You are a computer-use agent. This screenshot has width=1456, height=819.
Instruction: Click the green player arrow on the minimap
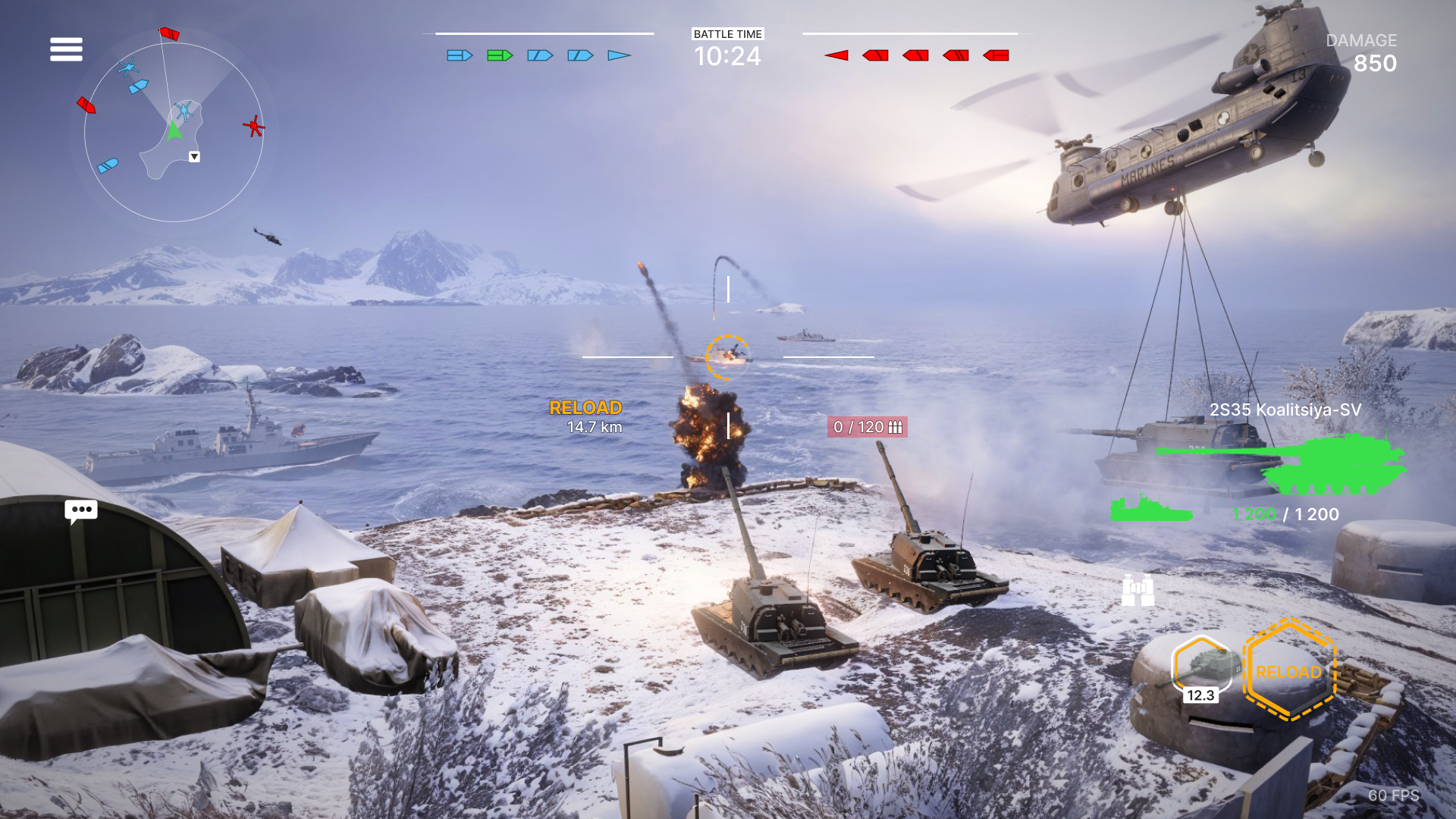[x=174, y=133]
